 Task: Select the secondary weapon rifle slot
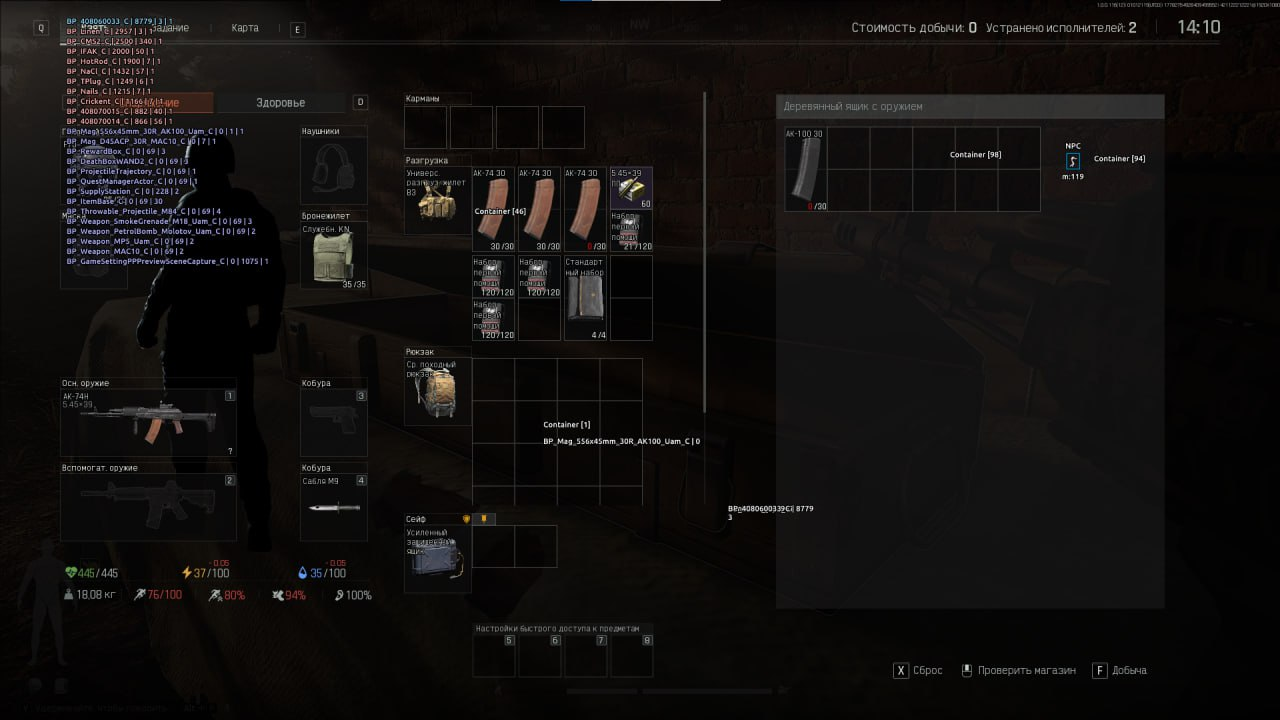click(x=148, y=507)
